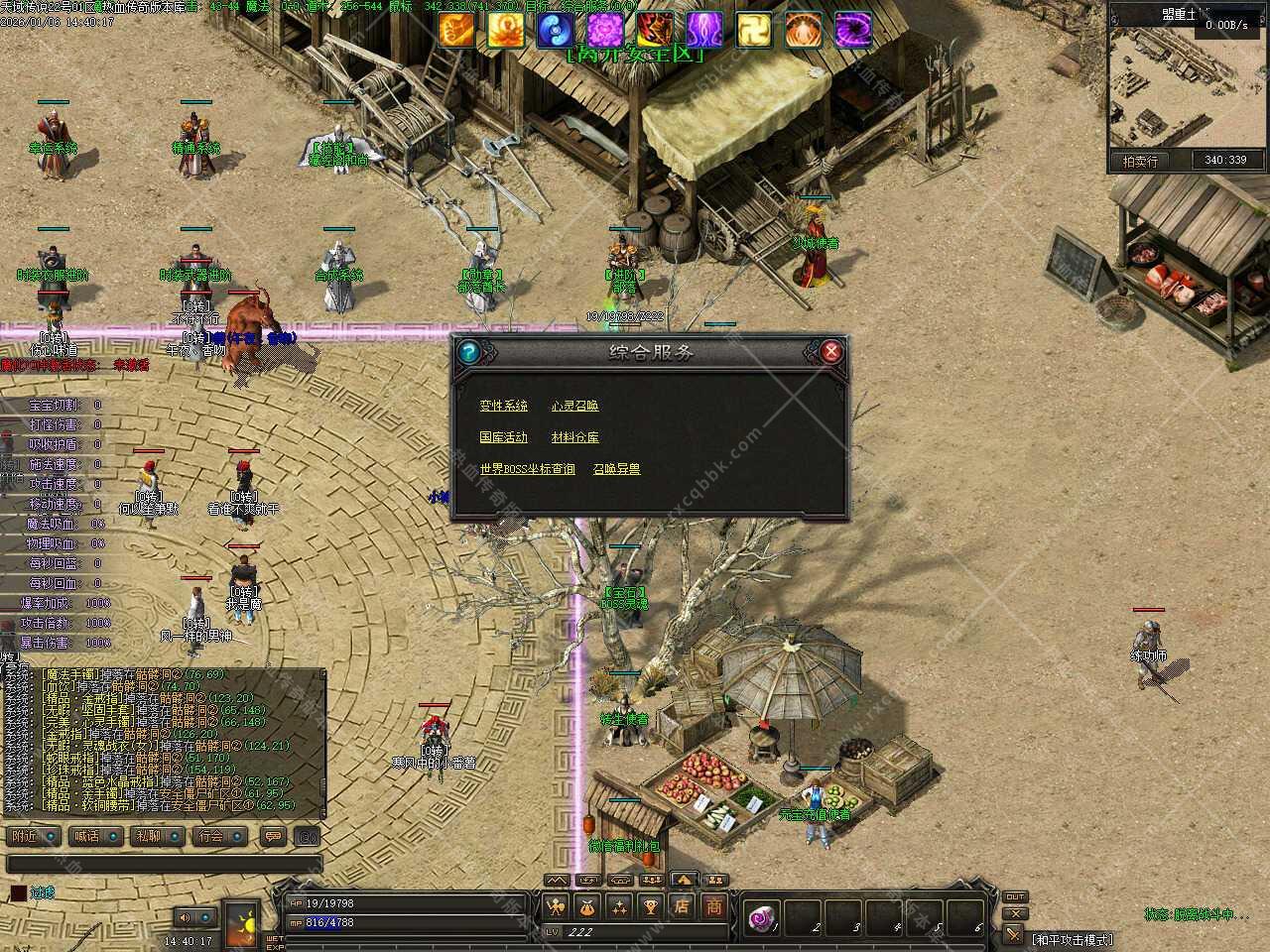
Task: Switch chat to the 私聊 channel
Action: 157,836
